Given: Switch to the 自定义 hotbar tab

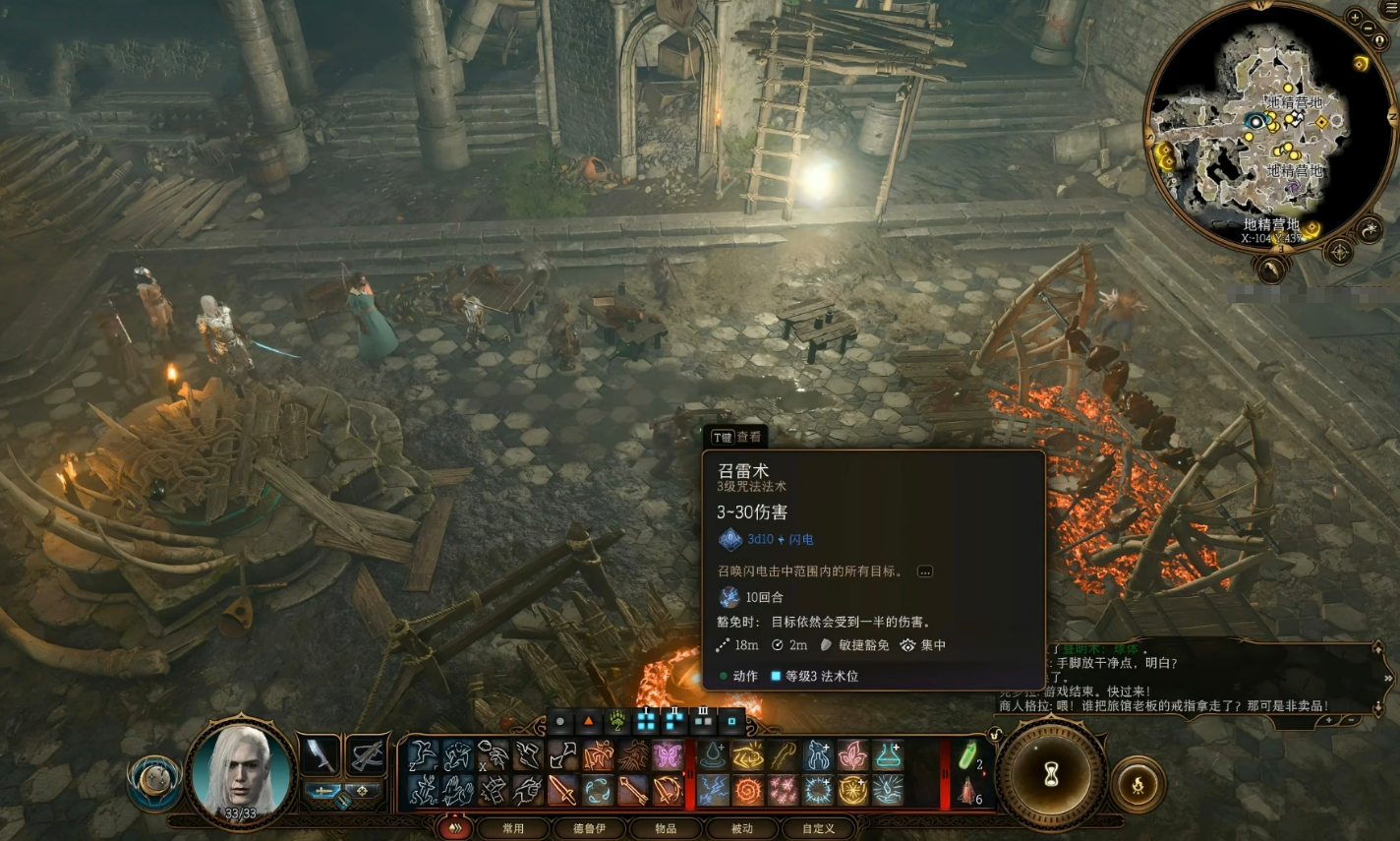Looking at the screenshot, I should (x=818, y=828).
